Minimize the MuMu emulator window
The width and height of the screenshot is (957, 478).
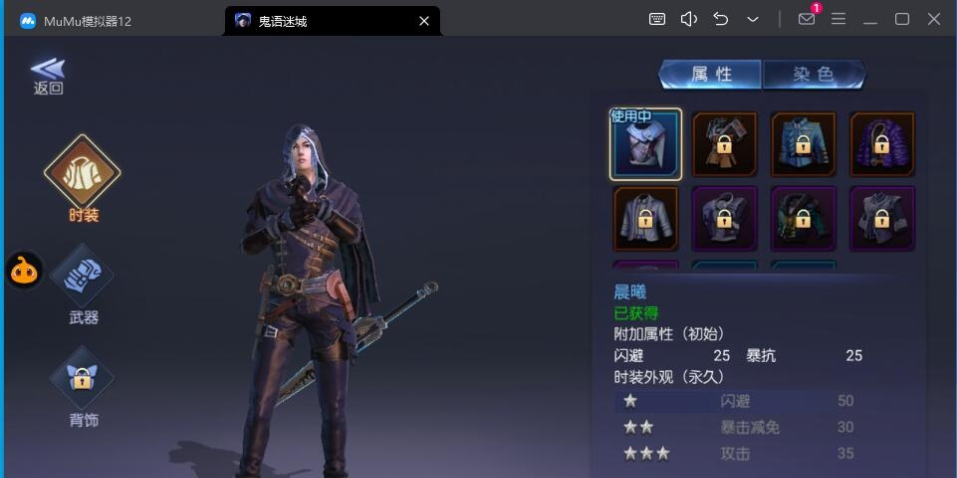(870, 19)
